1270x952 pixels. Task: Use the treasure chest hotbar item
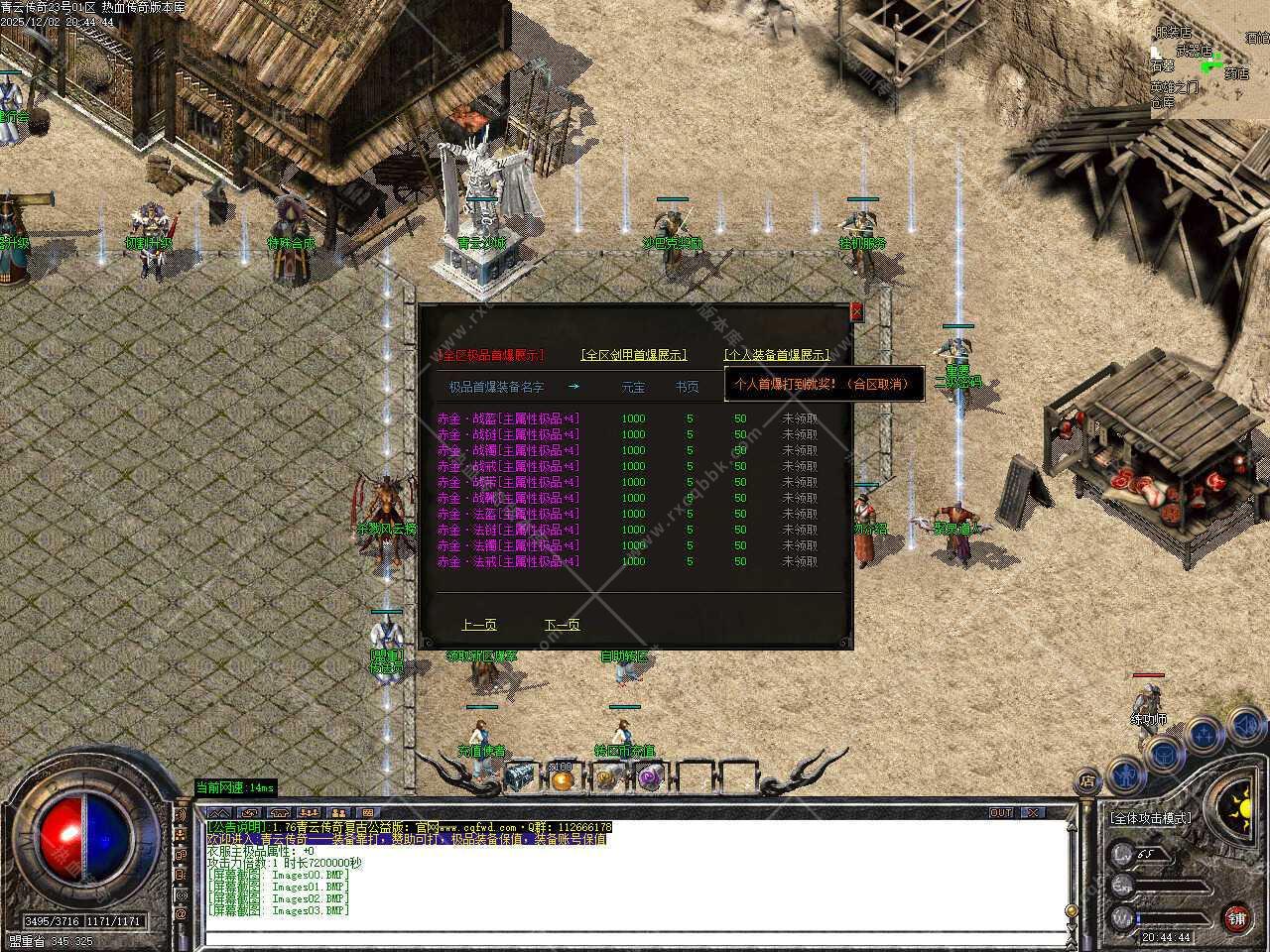[x=520, y=777]
